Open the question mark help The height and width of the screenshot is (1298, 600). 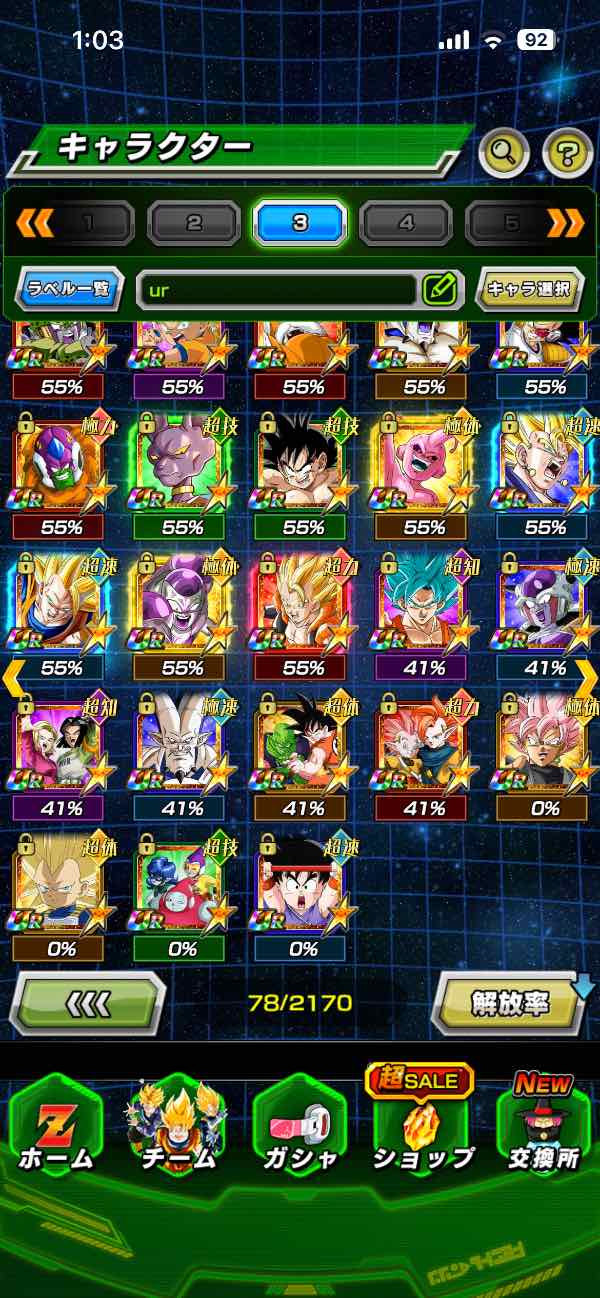coord(567,152)
